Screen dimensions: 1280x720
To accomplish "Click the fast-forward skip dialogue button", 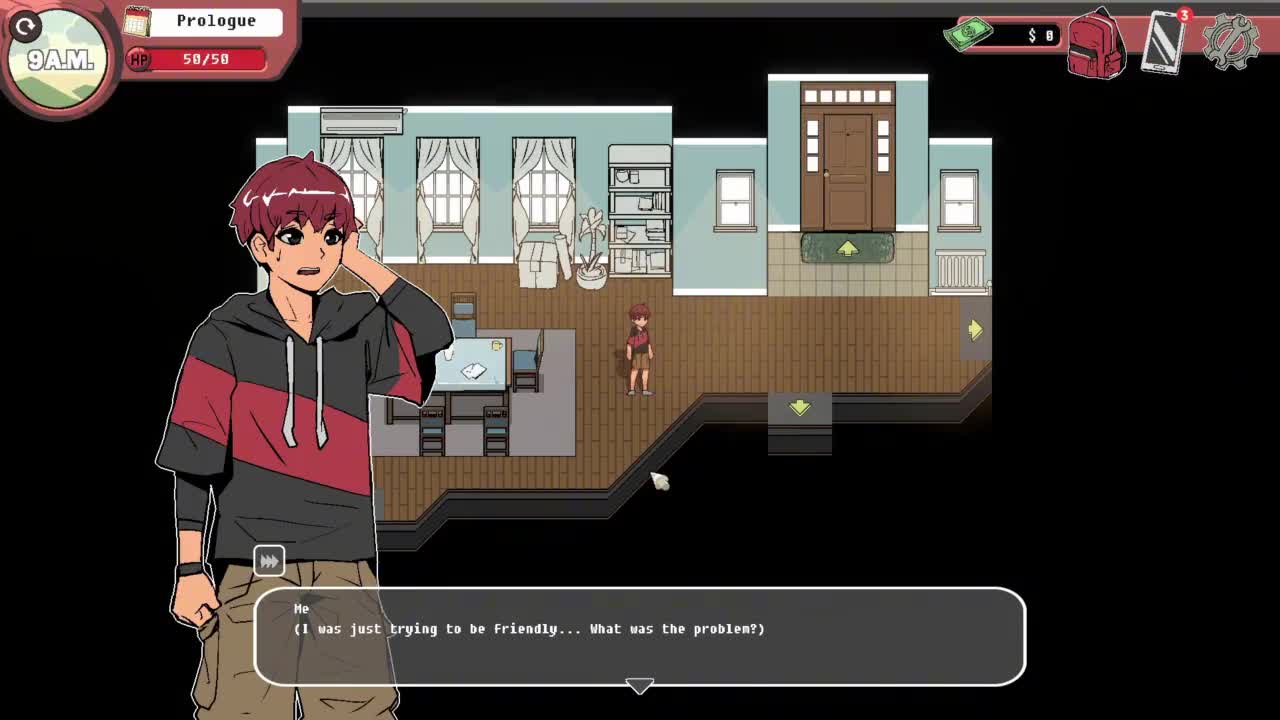I will [269, 561].
